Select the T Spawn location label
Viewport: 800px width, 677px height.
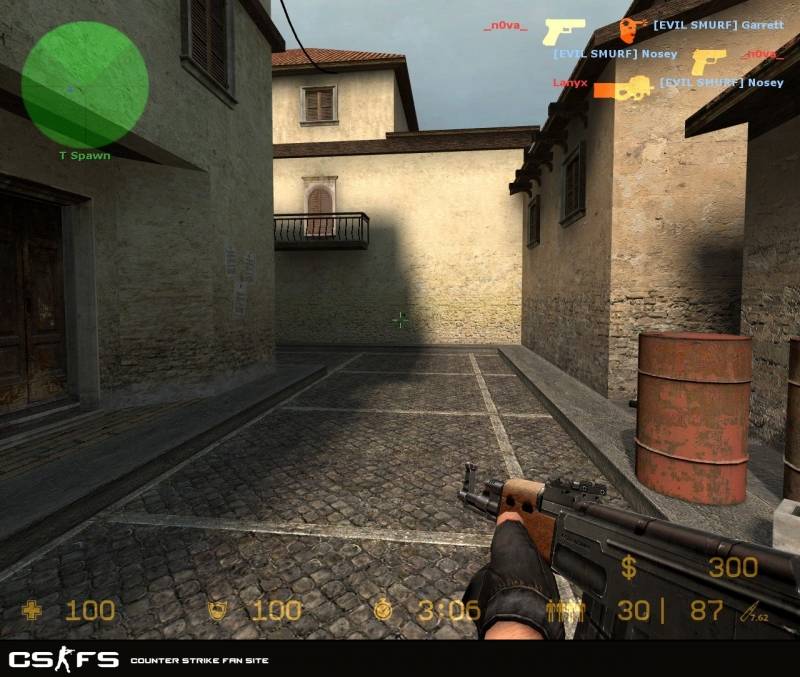pos(84,156)
